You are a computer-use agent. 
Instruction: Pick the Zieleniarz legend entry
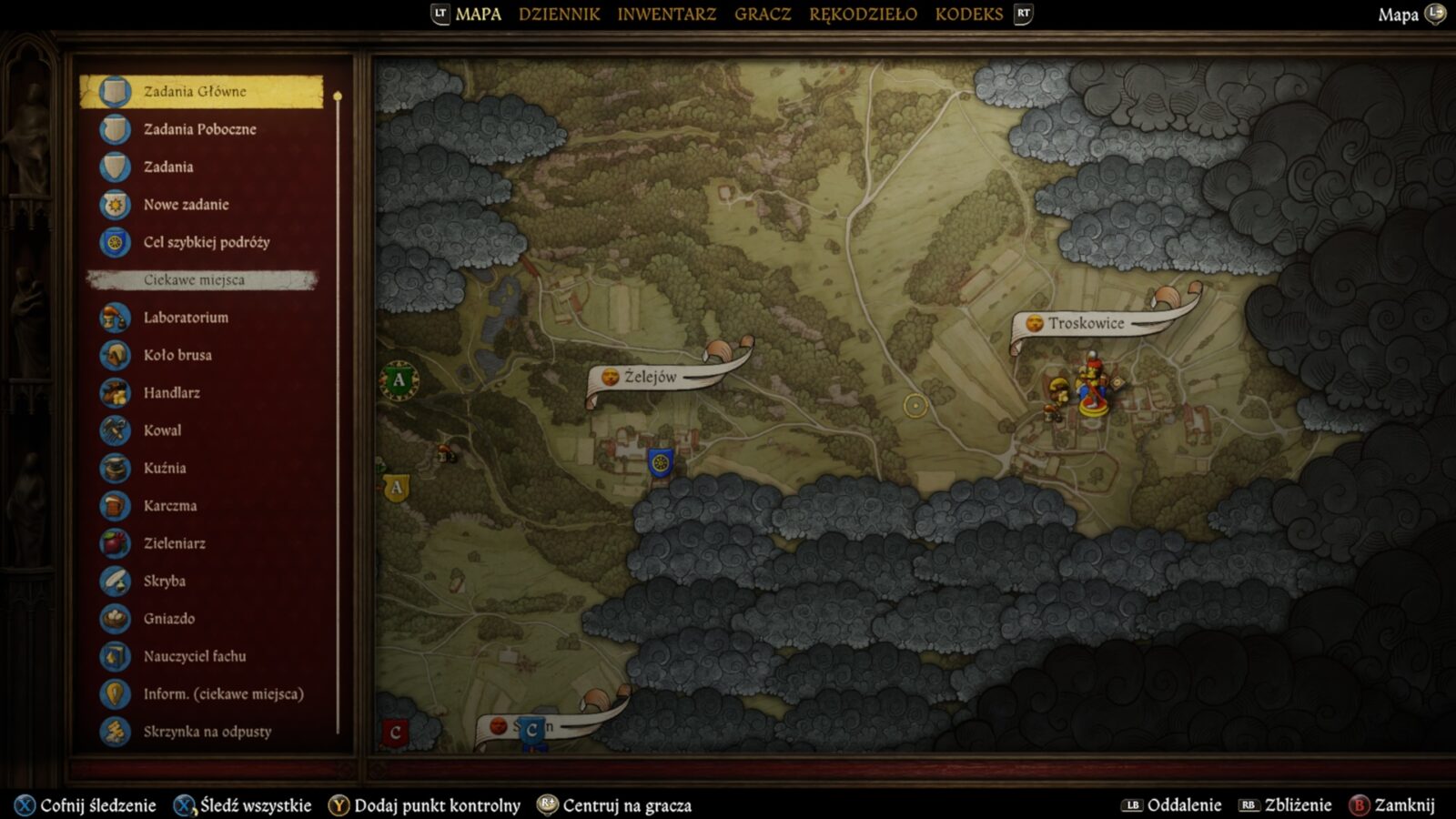174,543
